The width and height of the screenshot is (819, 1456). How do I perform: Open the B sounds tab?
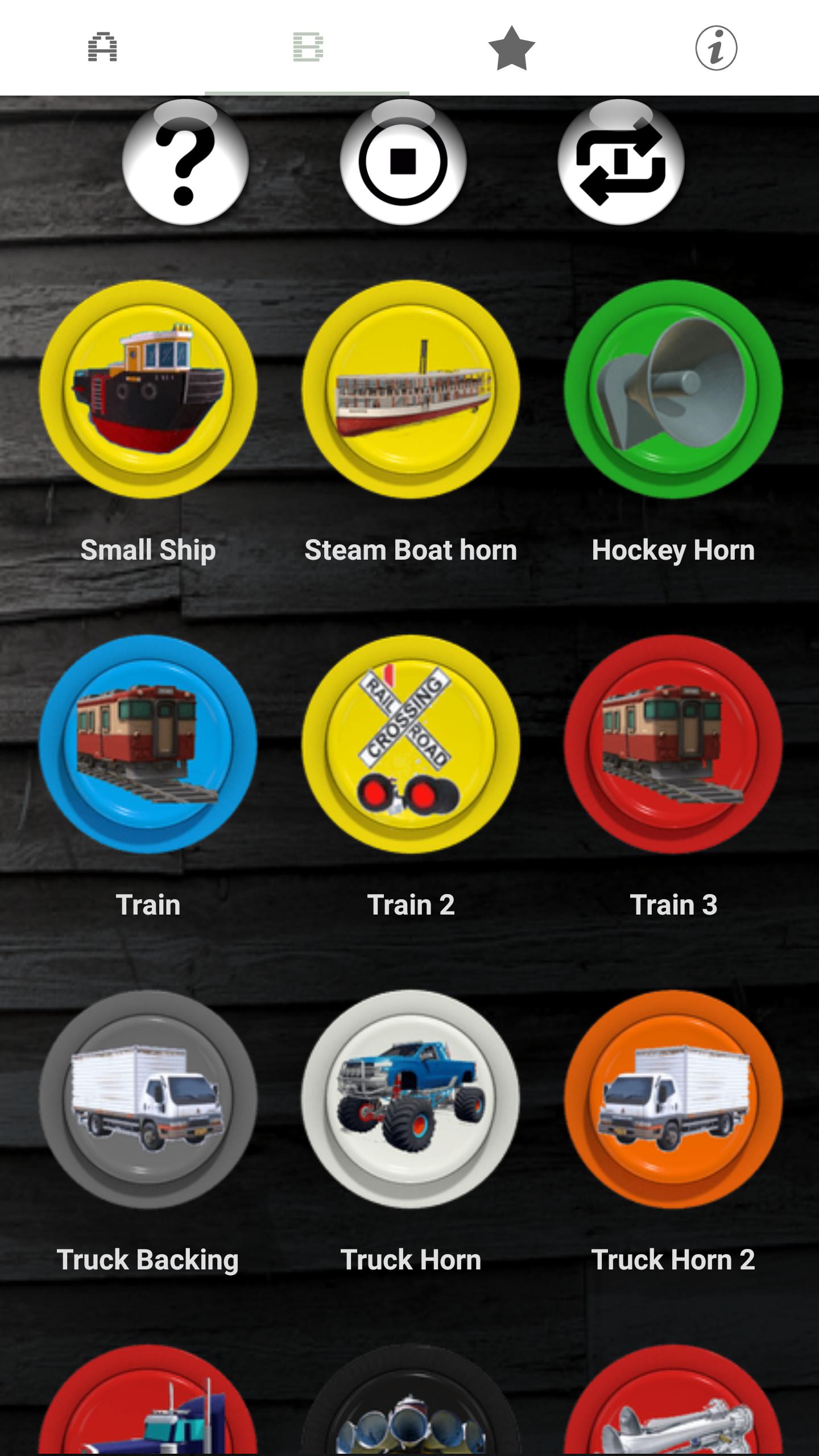click(307, 48)
